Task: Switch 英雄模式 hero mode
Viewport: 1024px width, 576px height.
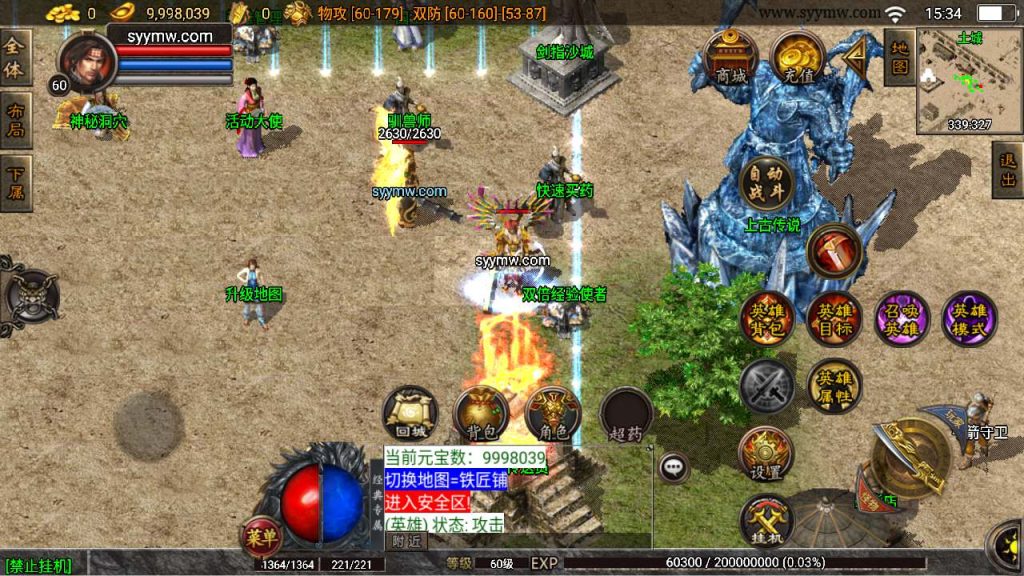Action: tap(969, 319)
